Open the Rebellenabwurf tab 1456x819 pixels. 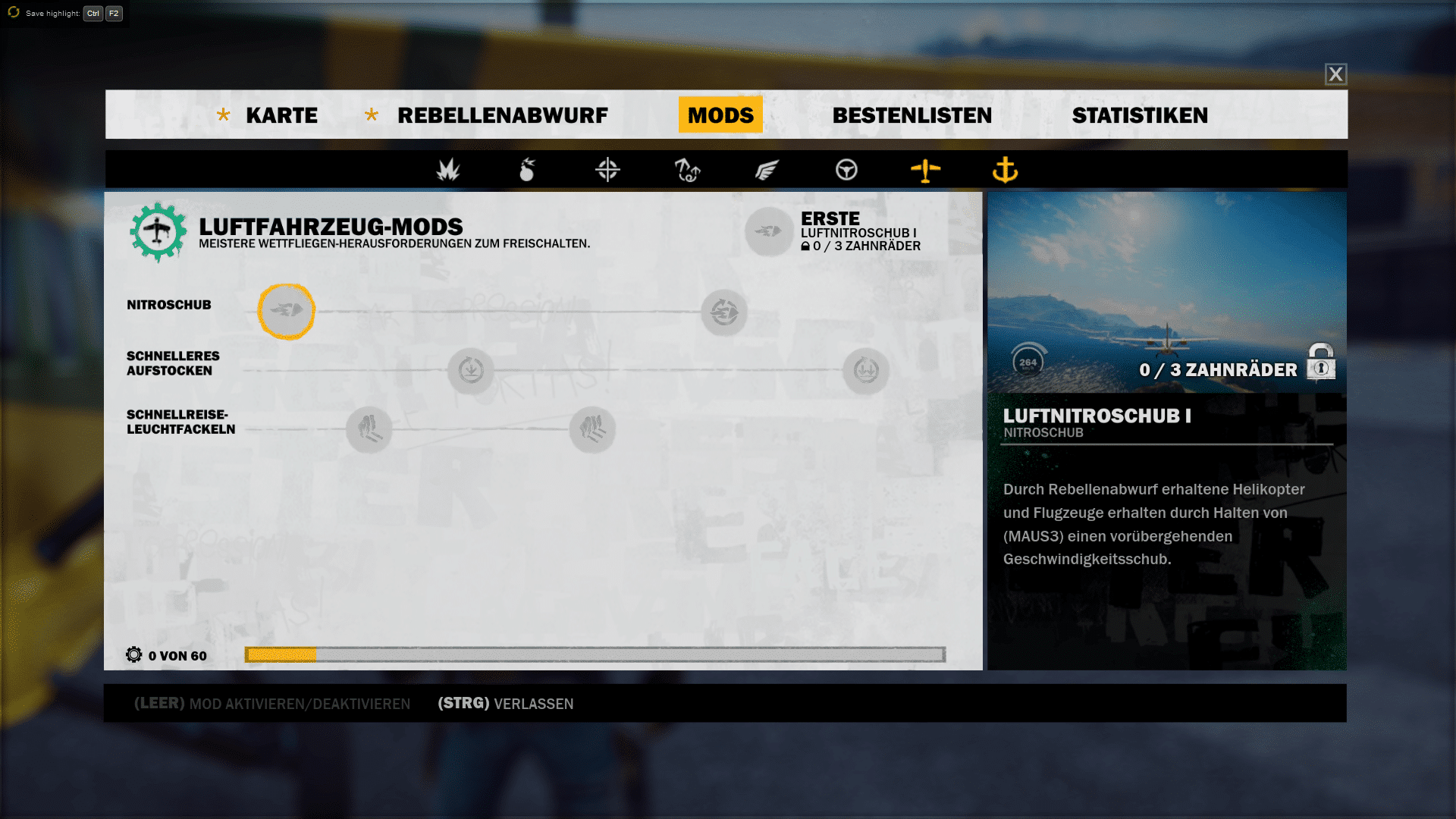point(502,115)
